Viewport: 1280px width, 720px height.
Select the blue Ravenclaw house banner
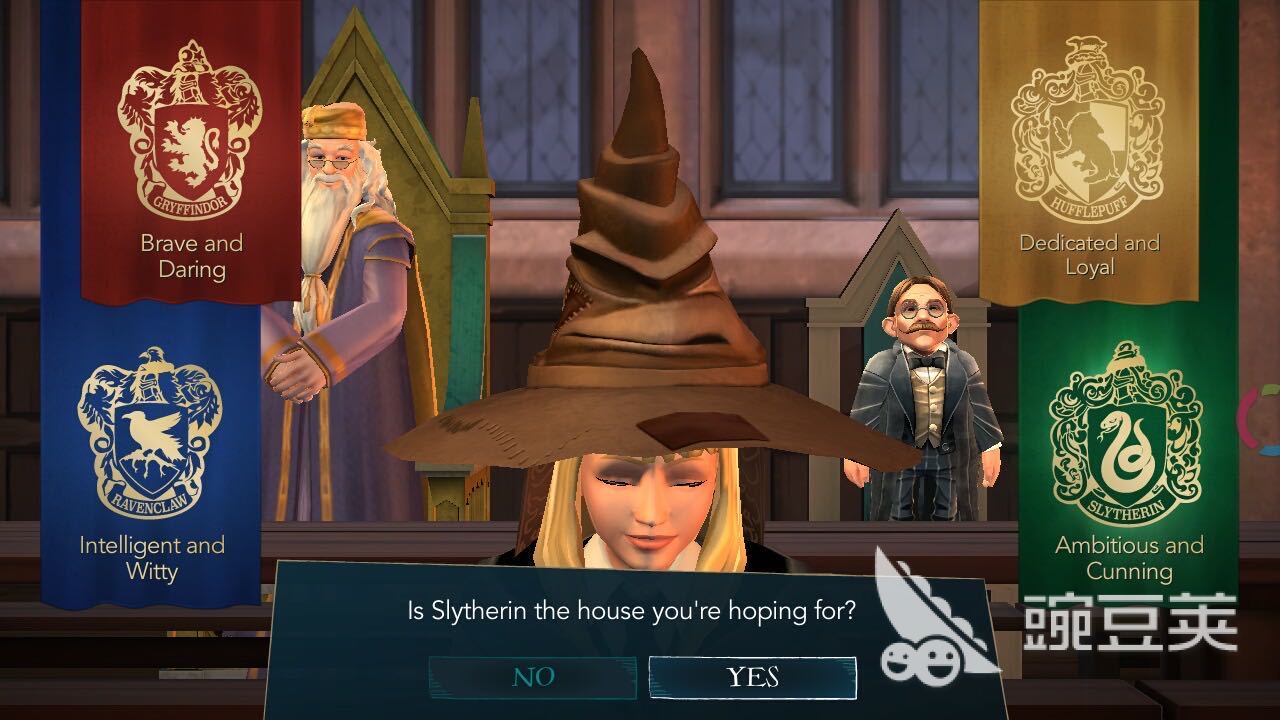(x=150, y=450)
